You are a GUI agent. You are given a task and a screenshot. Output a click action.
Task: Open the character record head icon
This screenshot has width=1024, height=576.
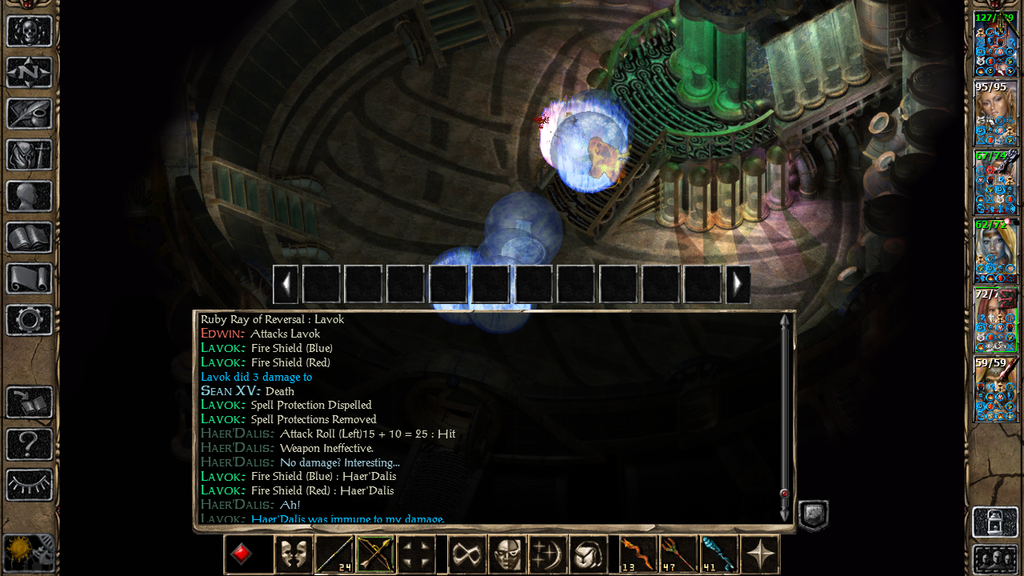tap(29, 196)
